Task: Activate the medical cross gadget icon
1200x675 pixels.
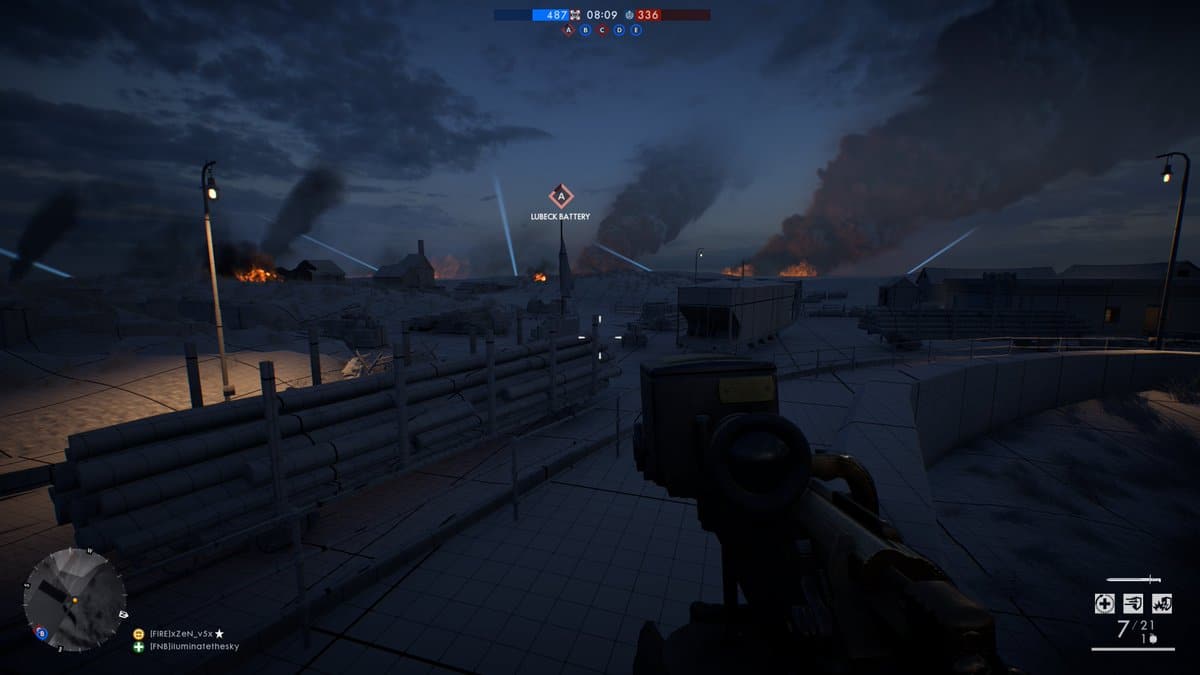Action: [1104, 603]
